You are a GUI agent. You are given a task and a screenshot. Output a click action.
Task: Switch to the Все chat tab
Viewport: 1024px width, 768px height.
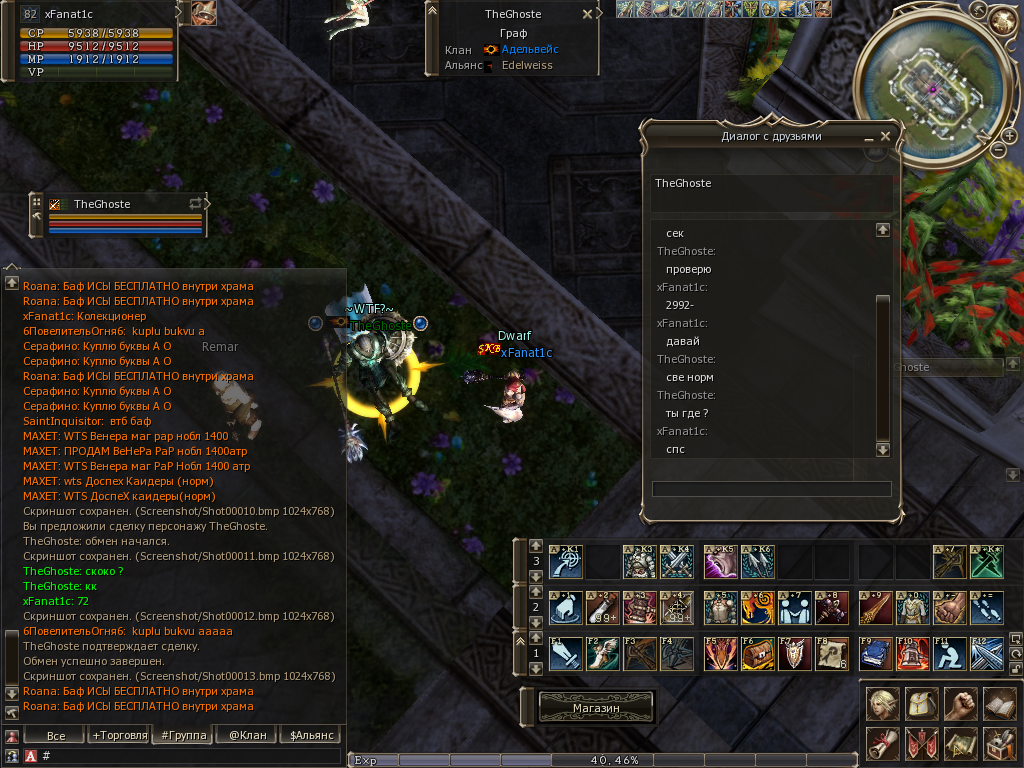[56, 735]
